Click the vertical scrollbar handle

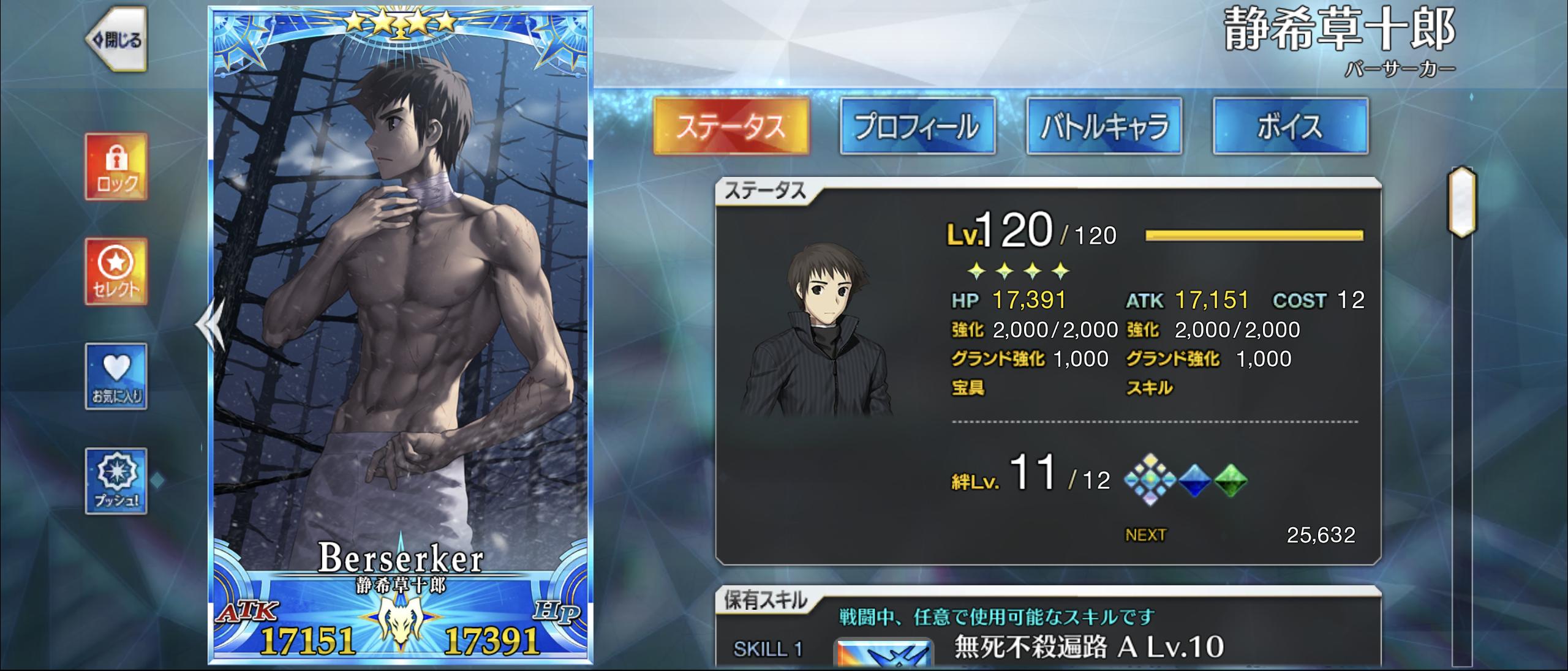click(x=1461, y=202)
